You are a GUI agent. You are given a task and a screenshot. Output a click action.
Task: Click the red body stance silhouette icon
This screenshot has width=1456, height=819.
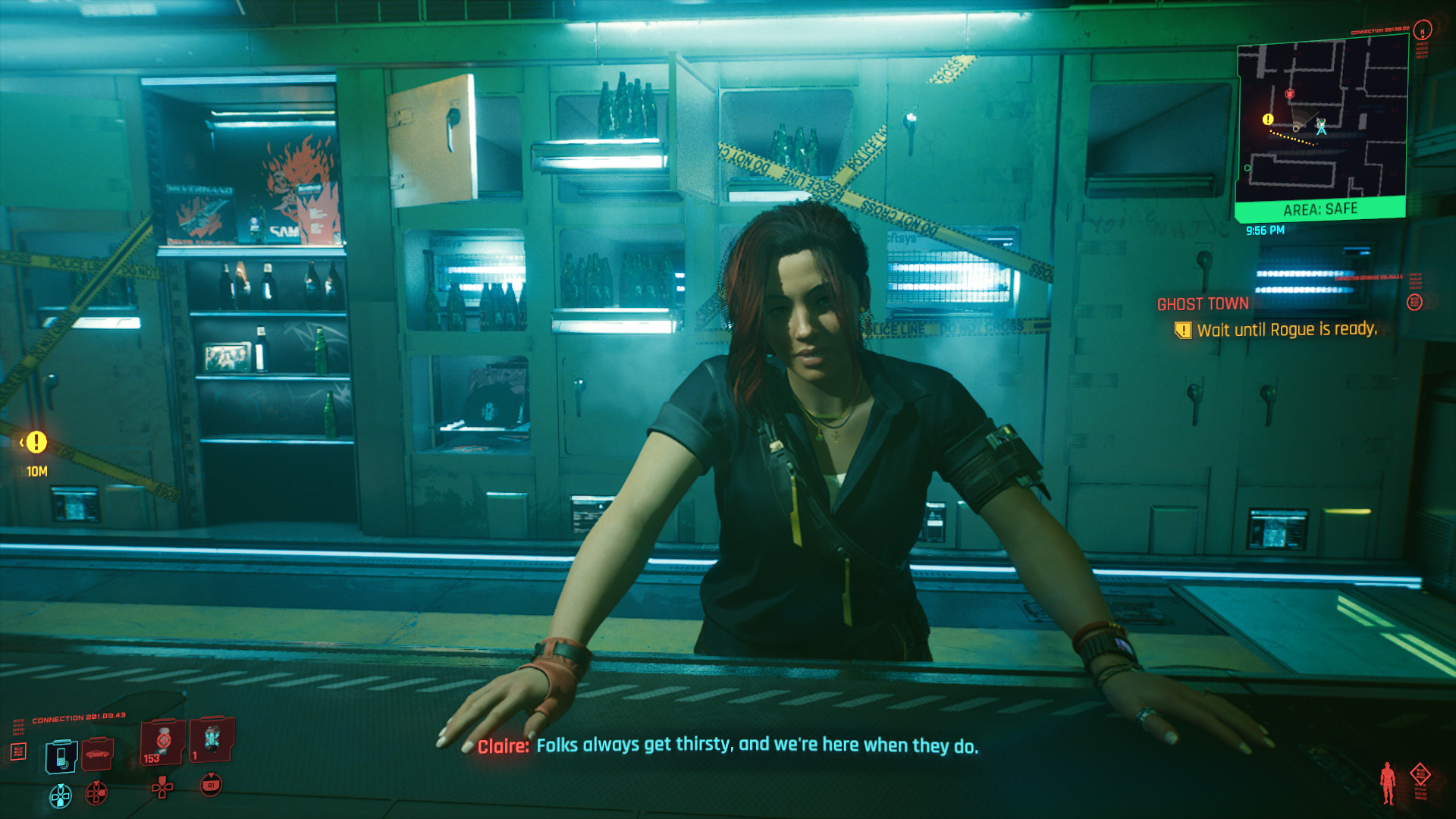pos(1388,783)
